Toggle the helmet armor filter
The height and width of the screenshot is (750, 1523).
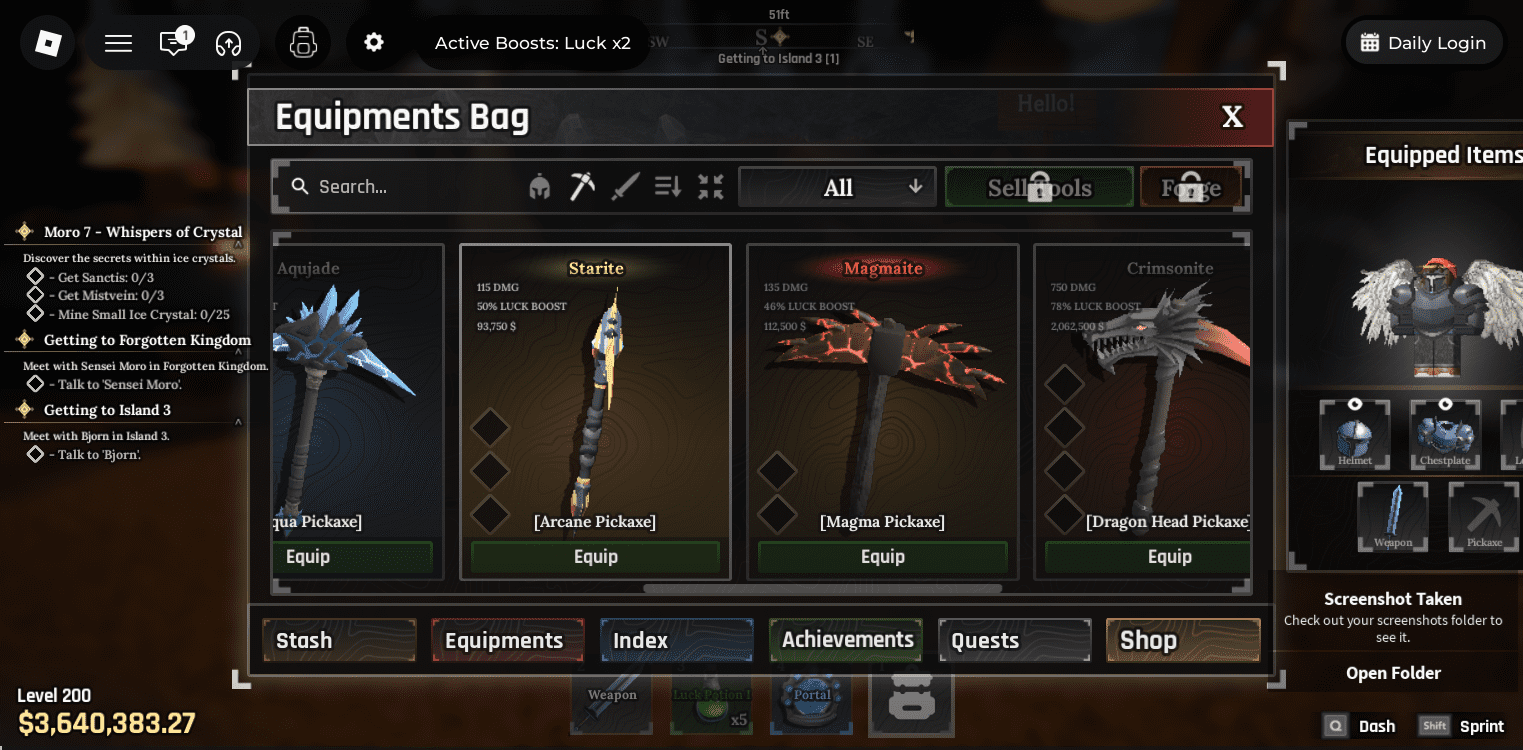[539, 186]
